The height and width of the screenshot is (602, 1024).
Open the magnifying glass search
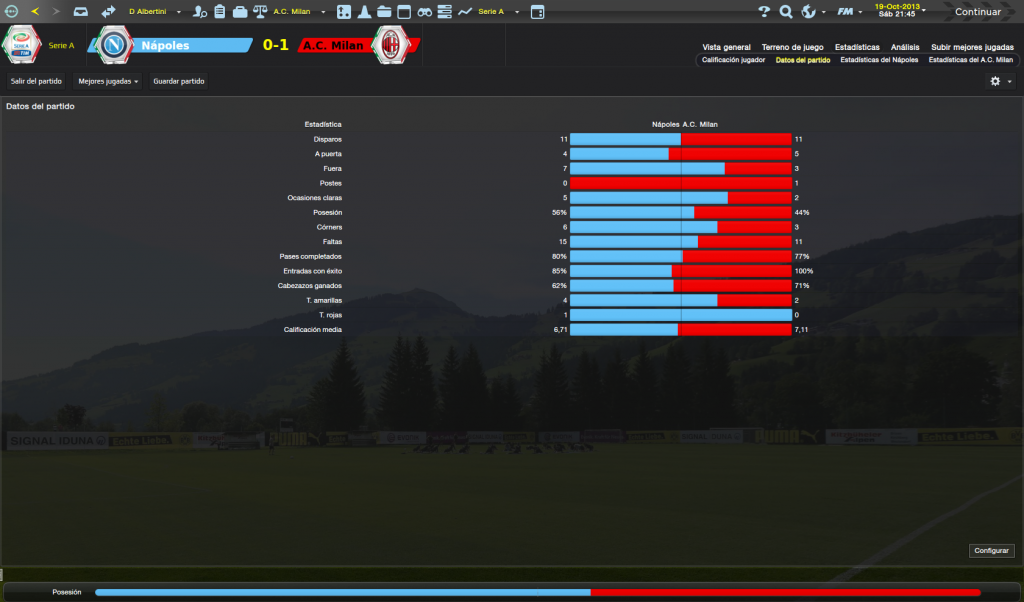pos(786,12)
